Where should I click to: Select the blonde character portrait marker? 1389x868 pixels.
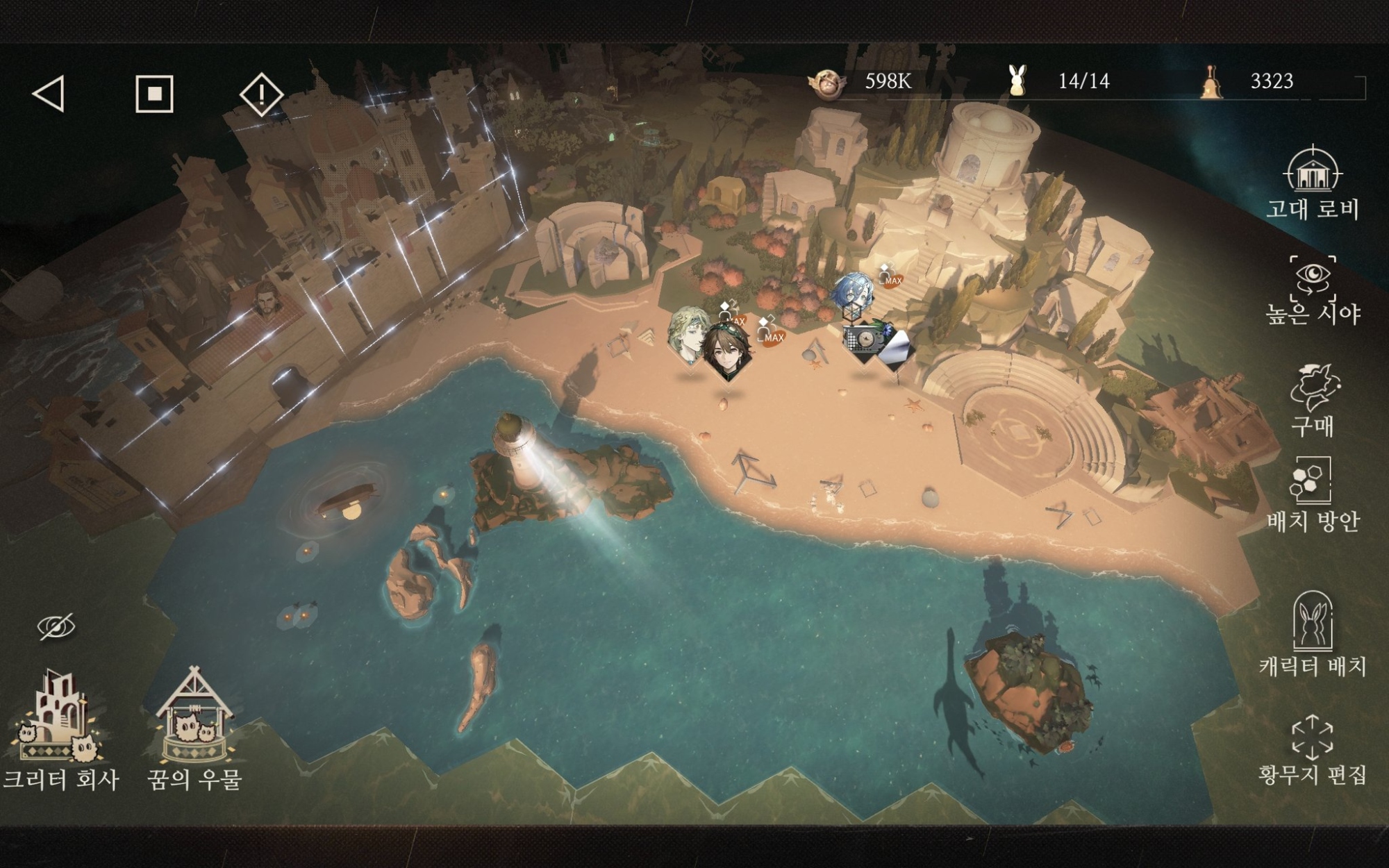pos(688,333)
